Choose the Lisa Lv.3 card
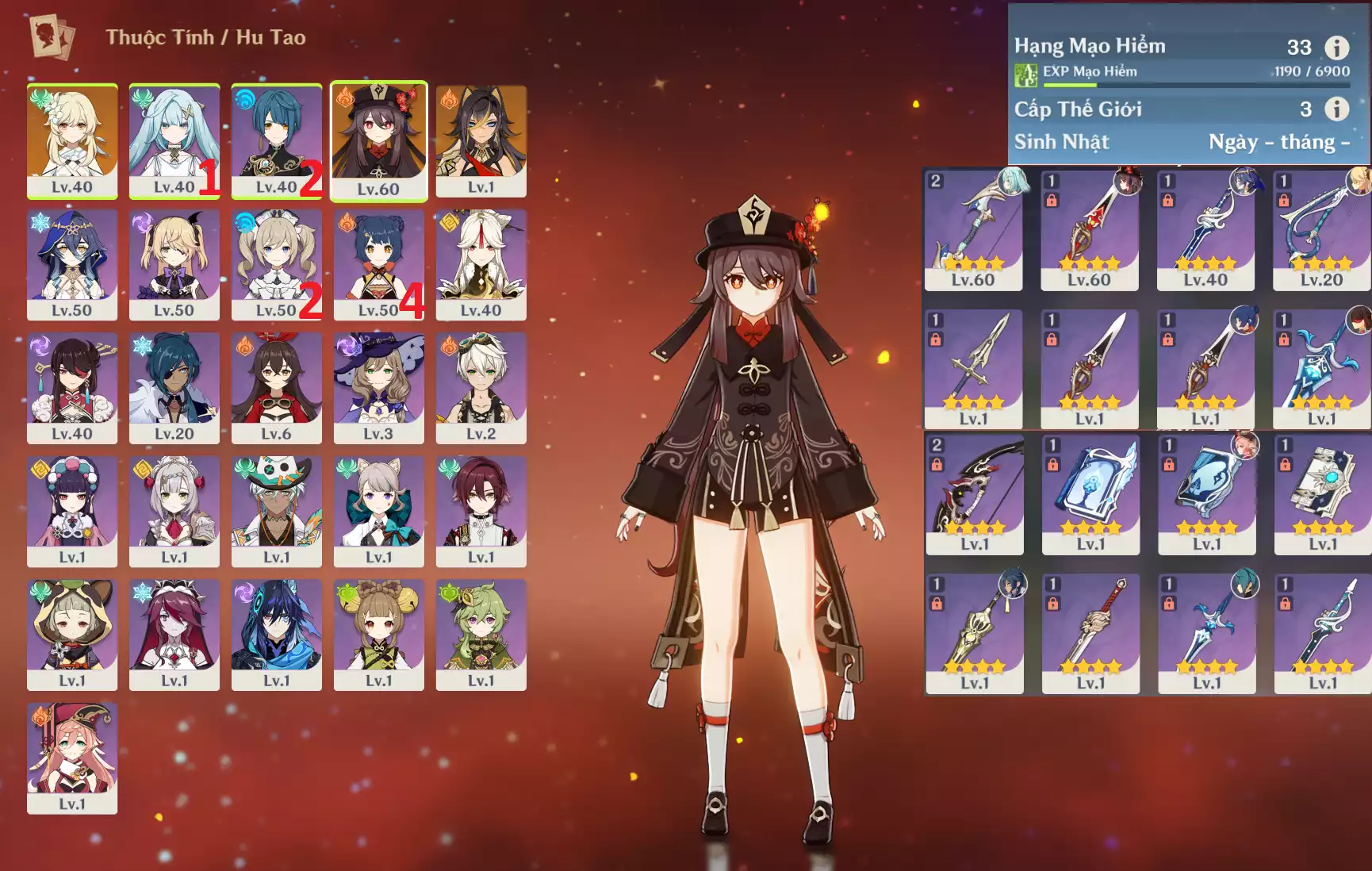 point(378,387)
